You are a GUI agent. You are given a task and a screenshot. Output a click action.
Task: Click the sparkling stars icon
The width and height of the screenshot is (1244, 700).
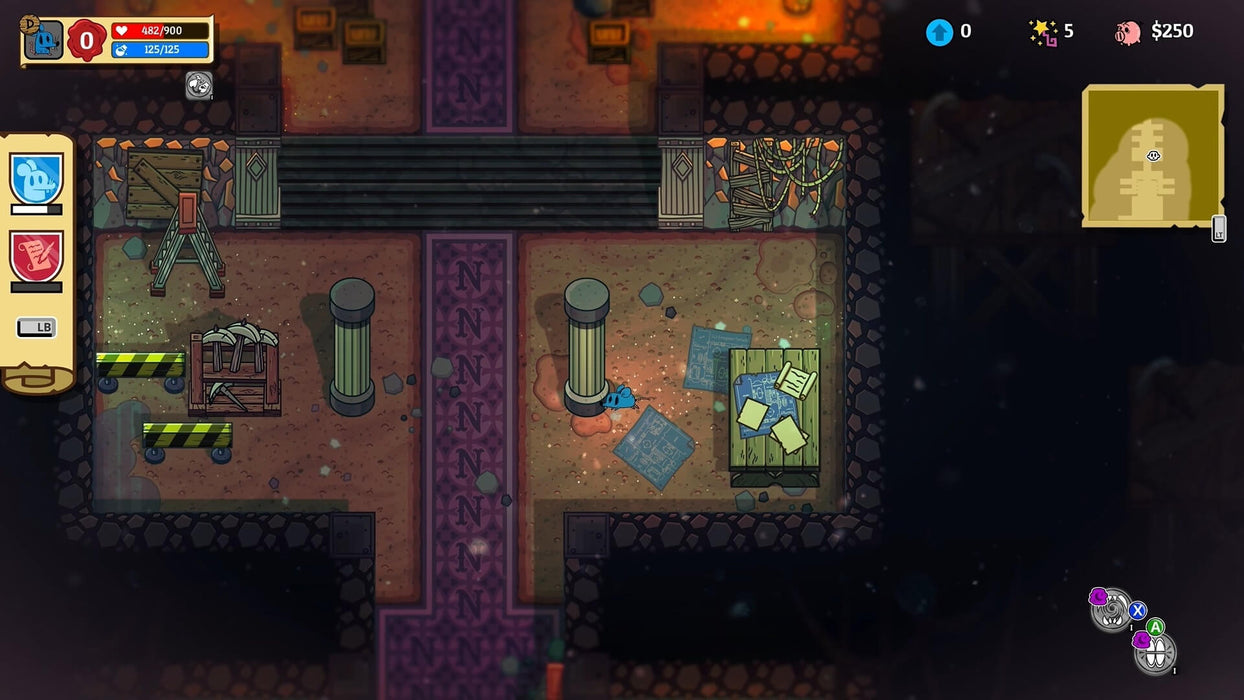[x=1043, y=32]
